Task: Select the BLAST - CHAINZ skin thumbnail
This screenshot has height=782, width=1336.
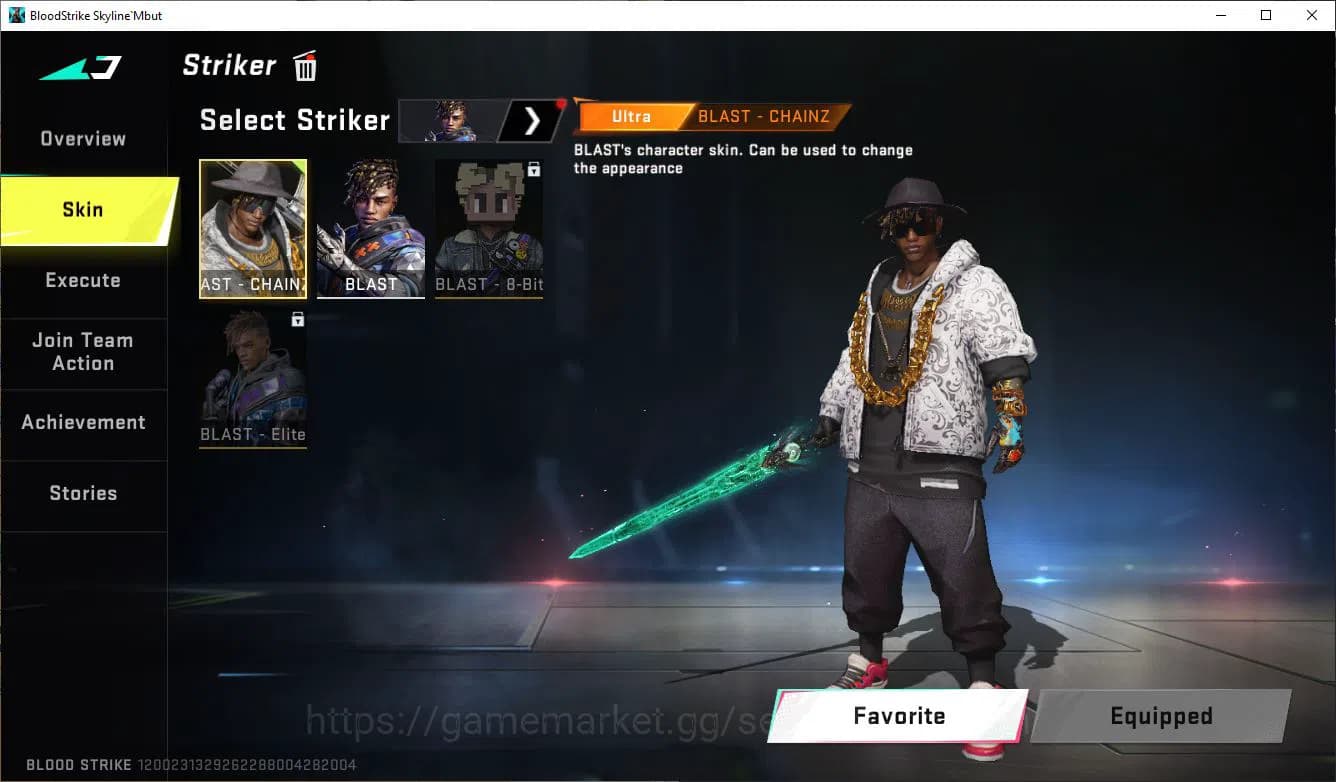Action: click(x=253, y=229)
